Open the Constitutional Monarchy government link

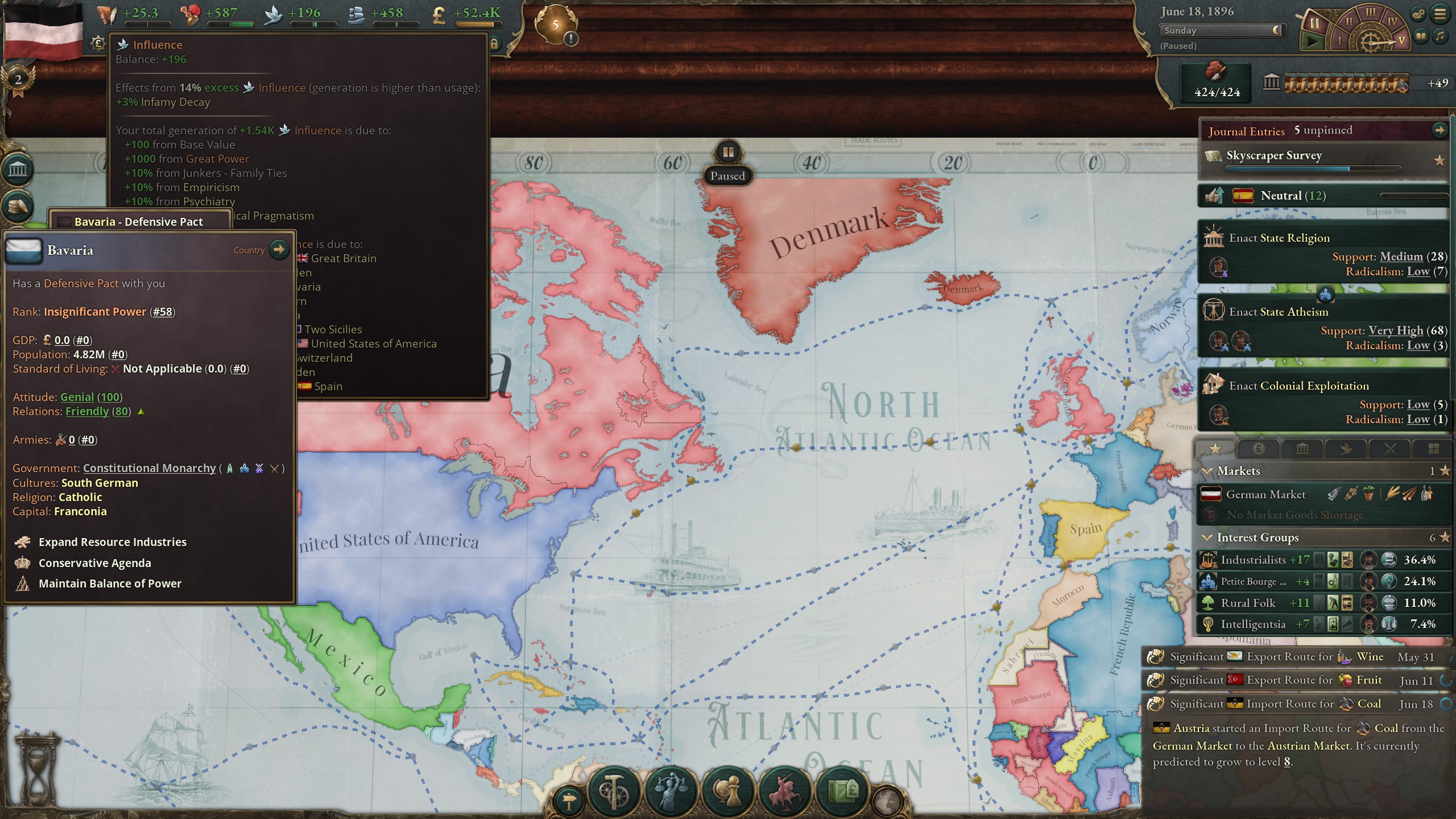(149, 468)
